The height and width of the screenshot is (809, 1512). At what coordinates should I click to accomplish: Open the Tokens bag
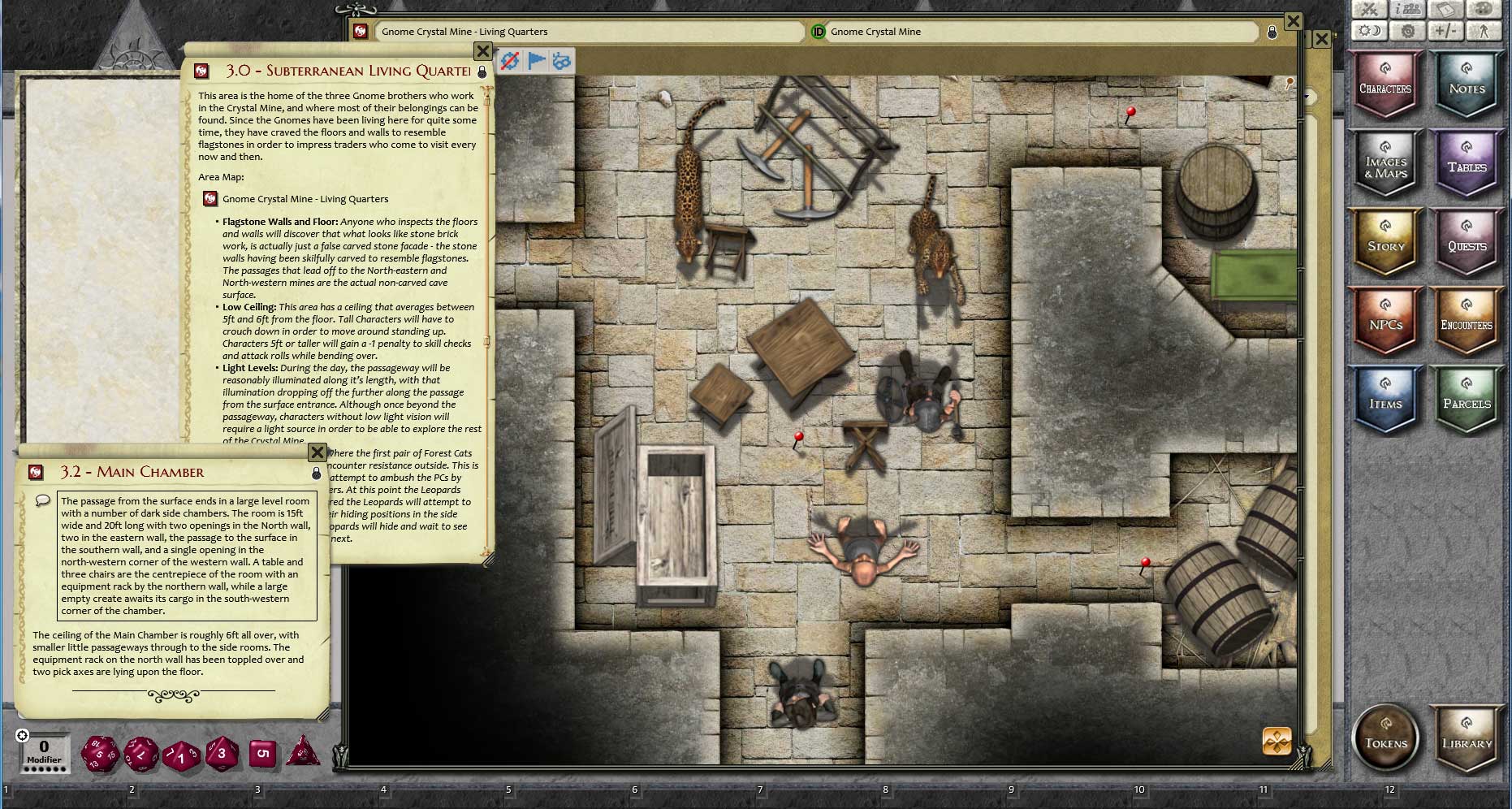pos(1386,739)
